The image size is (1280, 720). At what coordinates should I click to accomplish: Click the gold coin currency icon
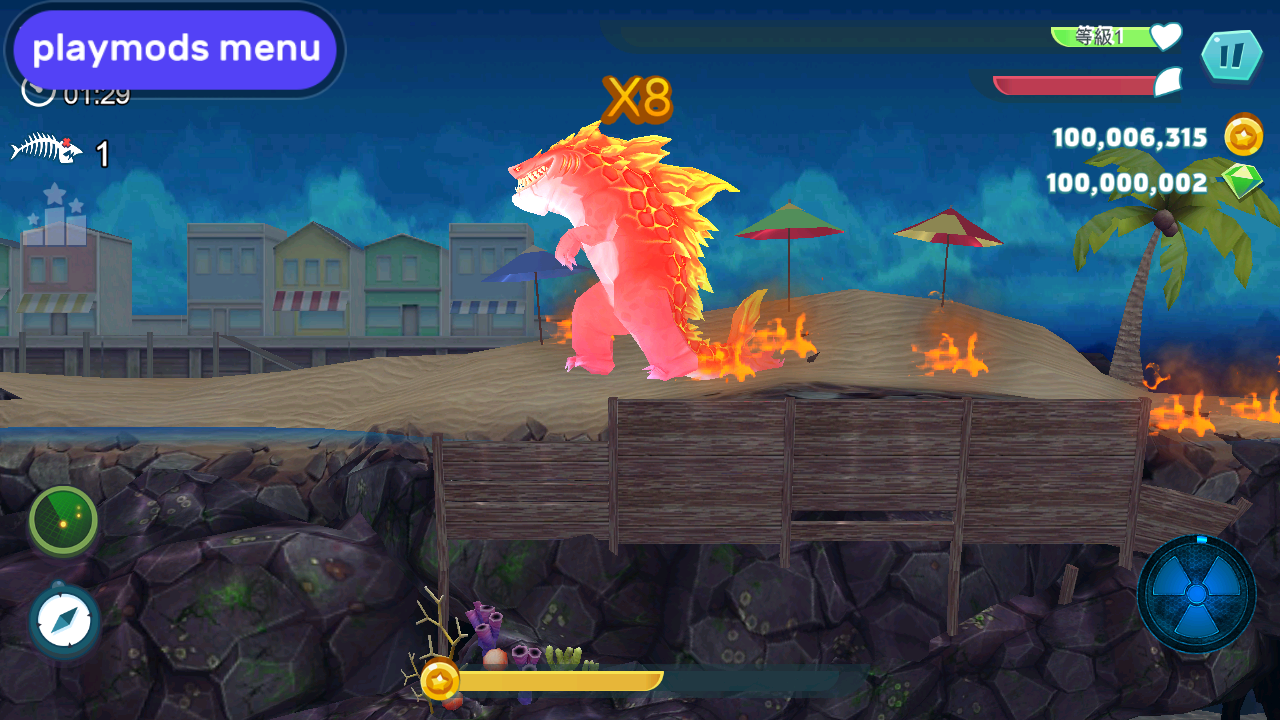(1244, 136)
